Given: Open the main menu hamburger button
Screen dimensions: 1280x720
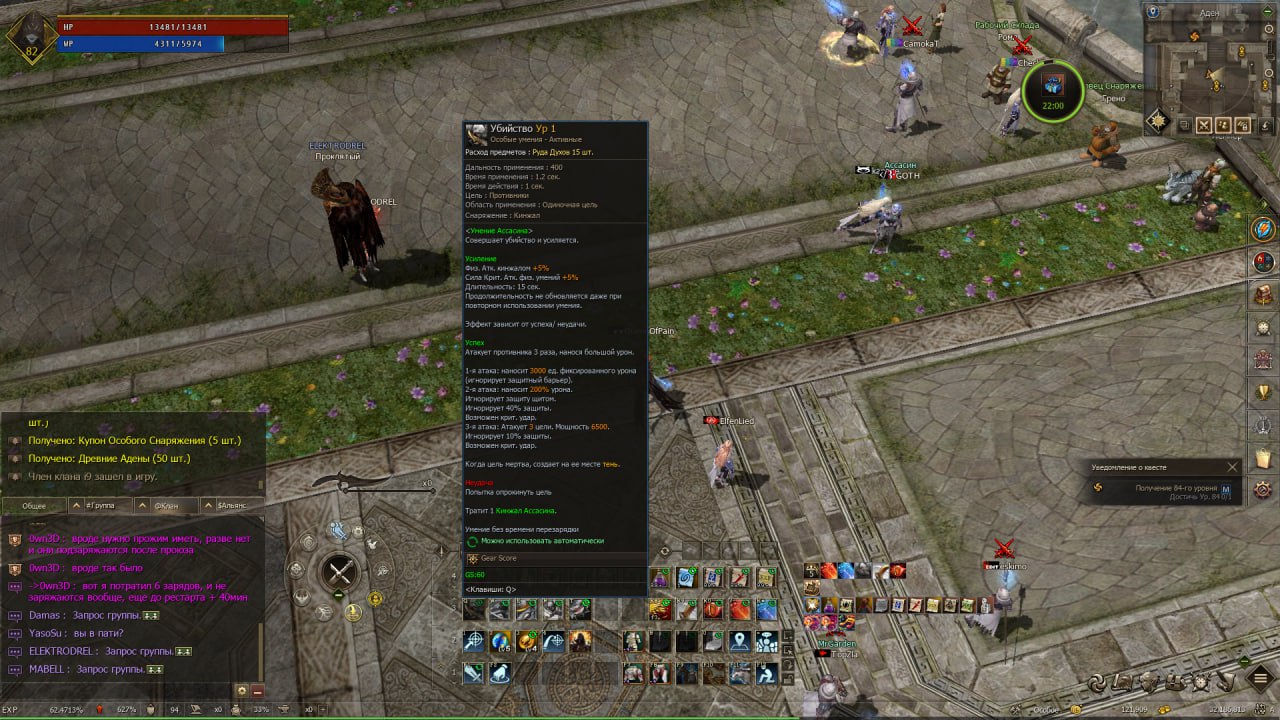Looking at the screenshot, I should (x=1261, y=680).
